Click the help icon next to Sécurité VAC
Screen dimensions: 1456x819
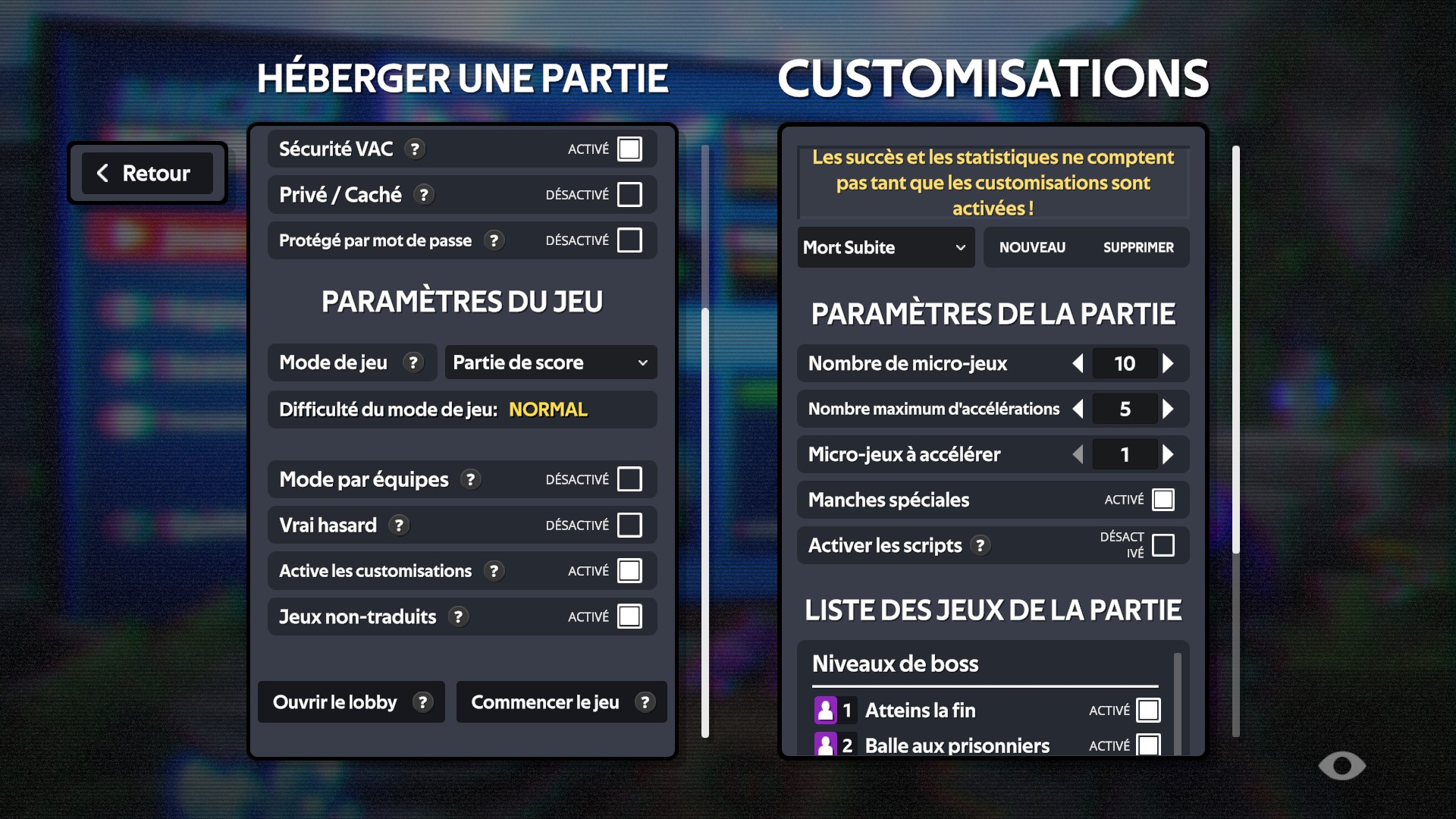pos(415,149)
